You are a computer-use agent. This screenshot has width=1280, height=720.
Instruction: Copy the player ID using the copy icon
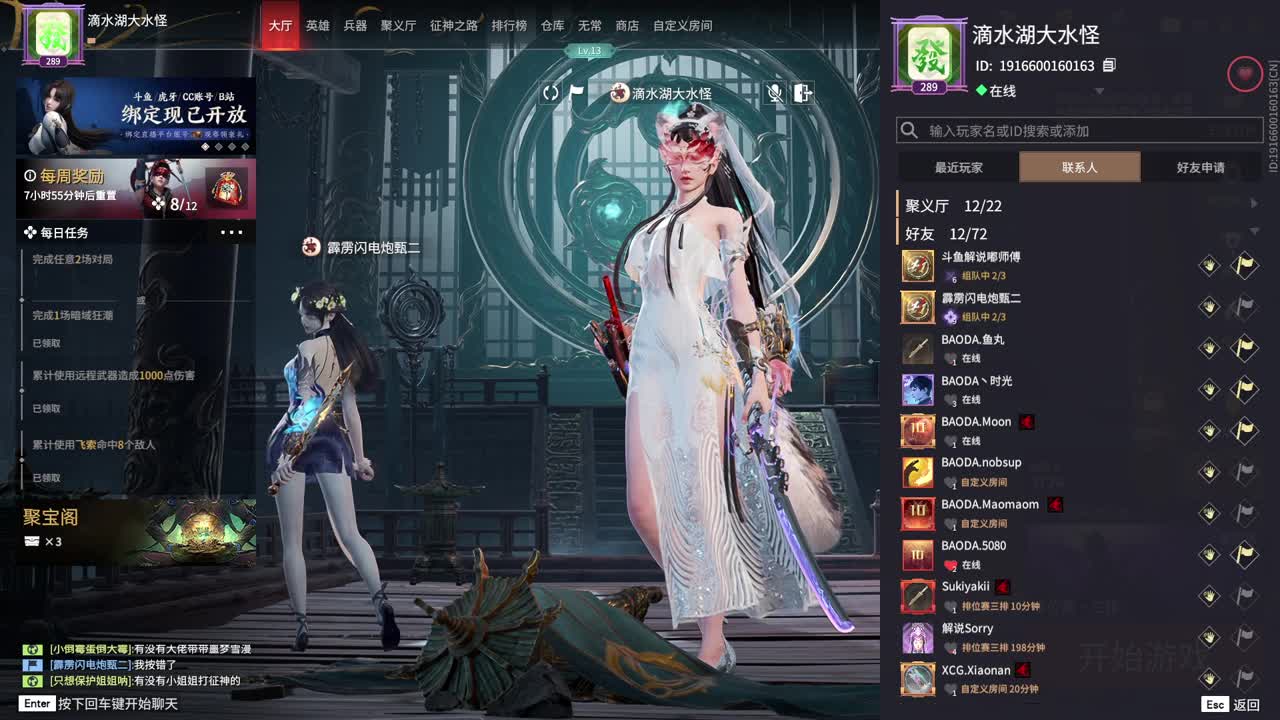pos(1108,63)
